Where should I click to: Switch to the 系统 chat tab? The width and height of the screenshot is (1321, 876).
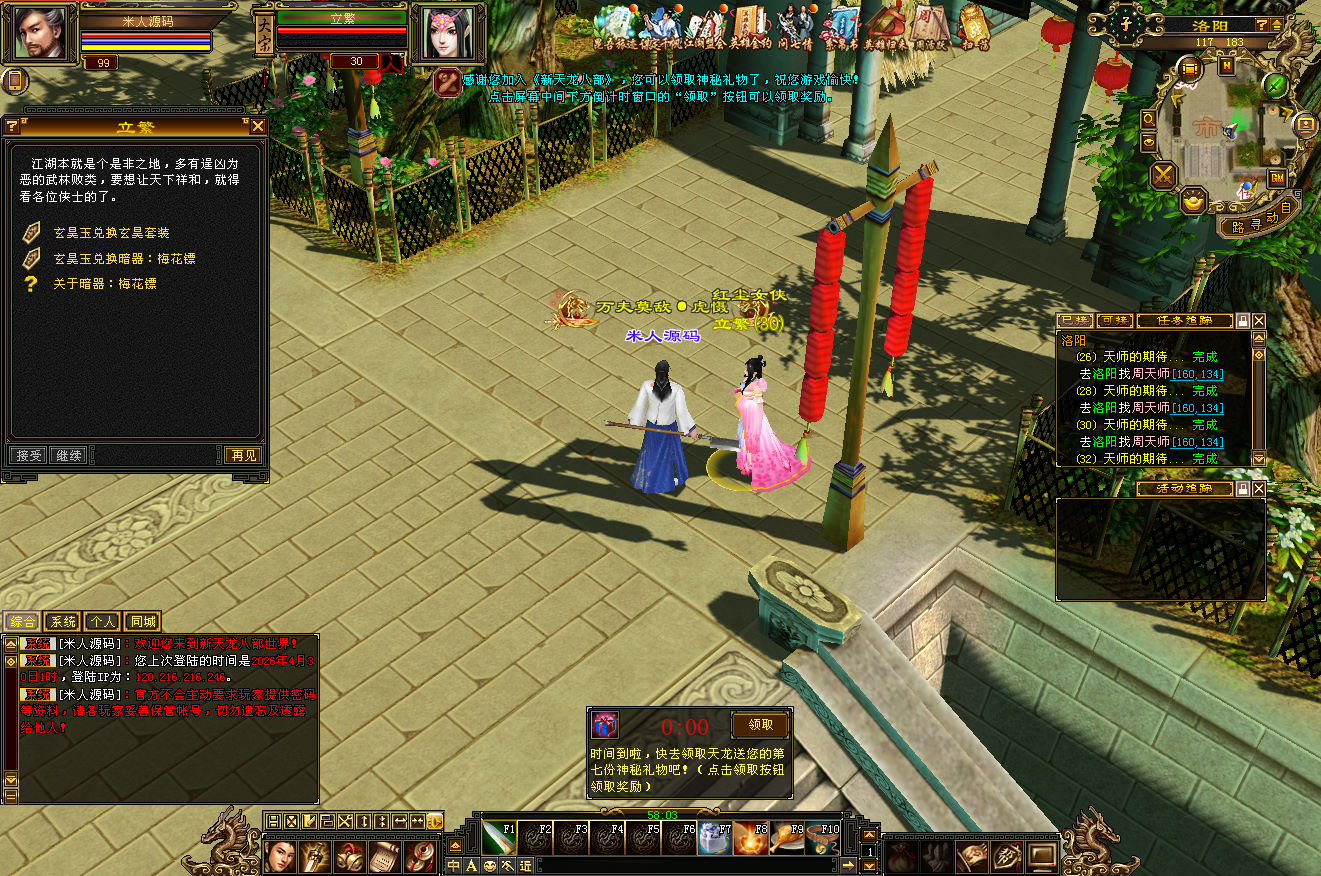[x=63, y=622]
